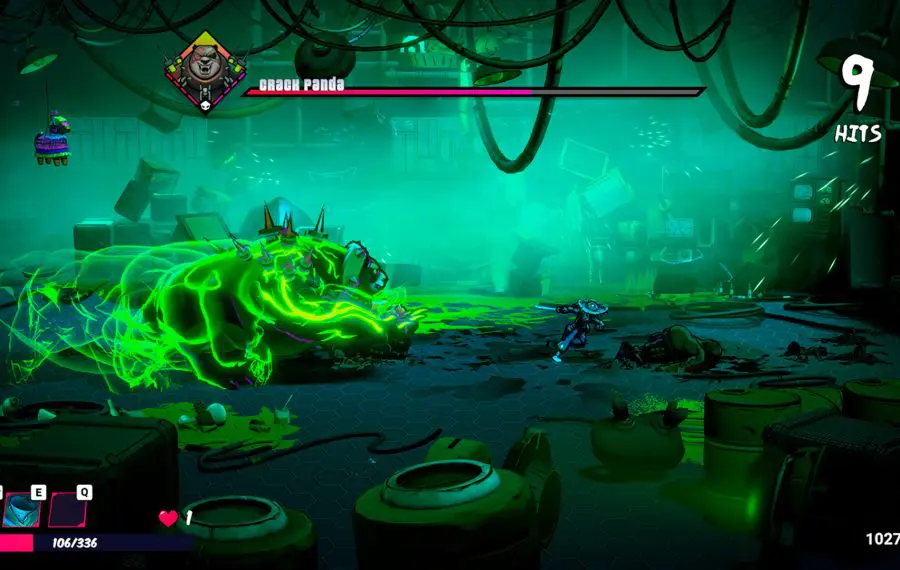Select the empty Q ability slot
The width and height of the screenshot is (900, 570).
pyautogui.click(x=68, y=510)
